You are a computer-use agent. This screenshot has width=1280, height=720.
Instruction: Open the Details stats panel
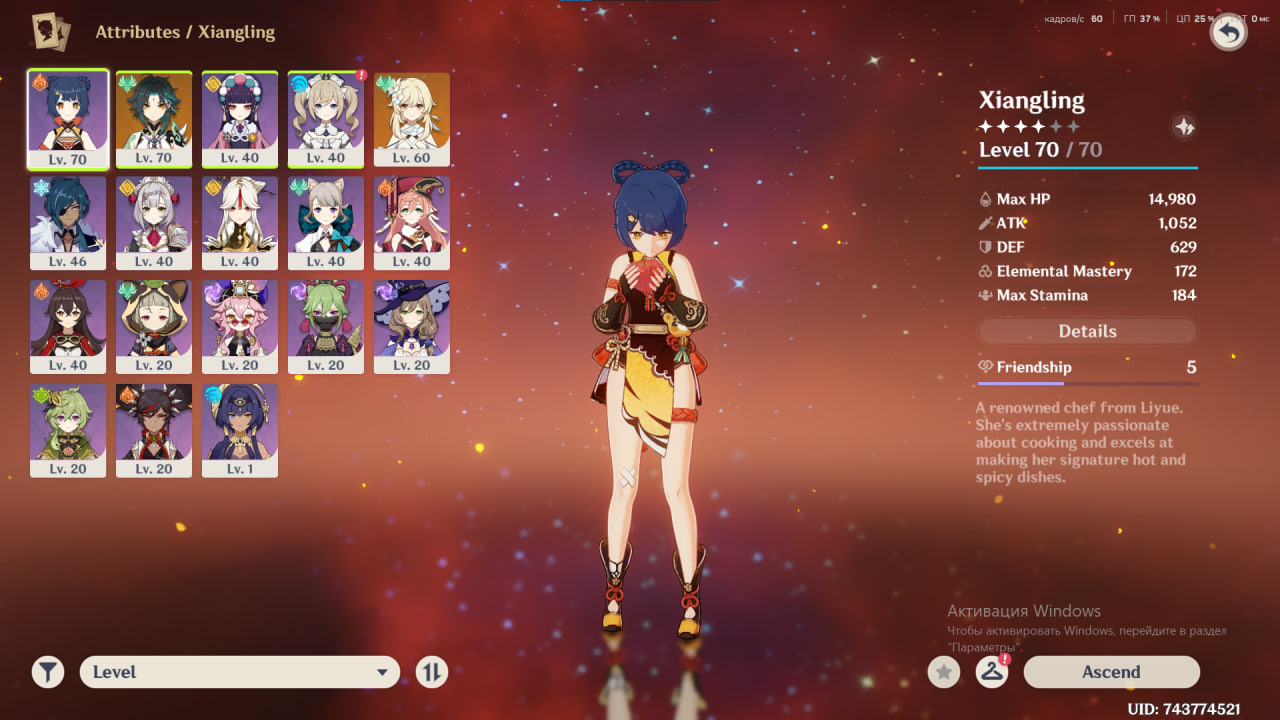(1087, 331)
